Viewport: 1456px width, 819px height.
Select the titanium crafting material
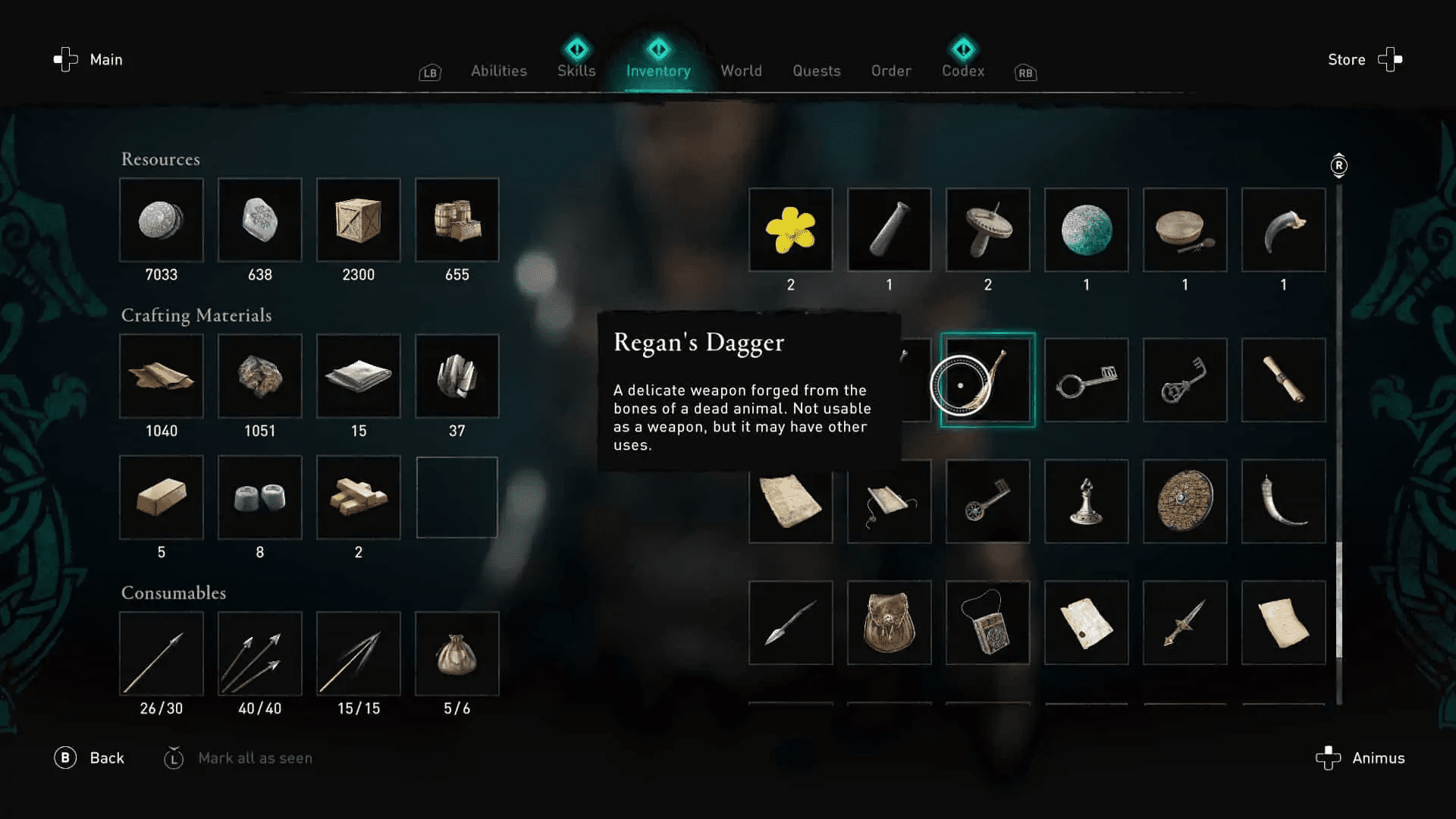[457, 377]
